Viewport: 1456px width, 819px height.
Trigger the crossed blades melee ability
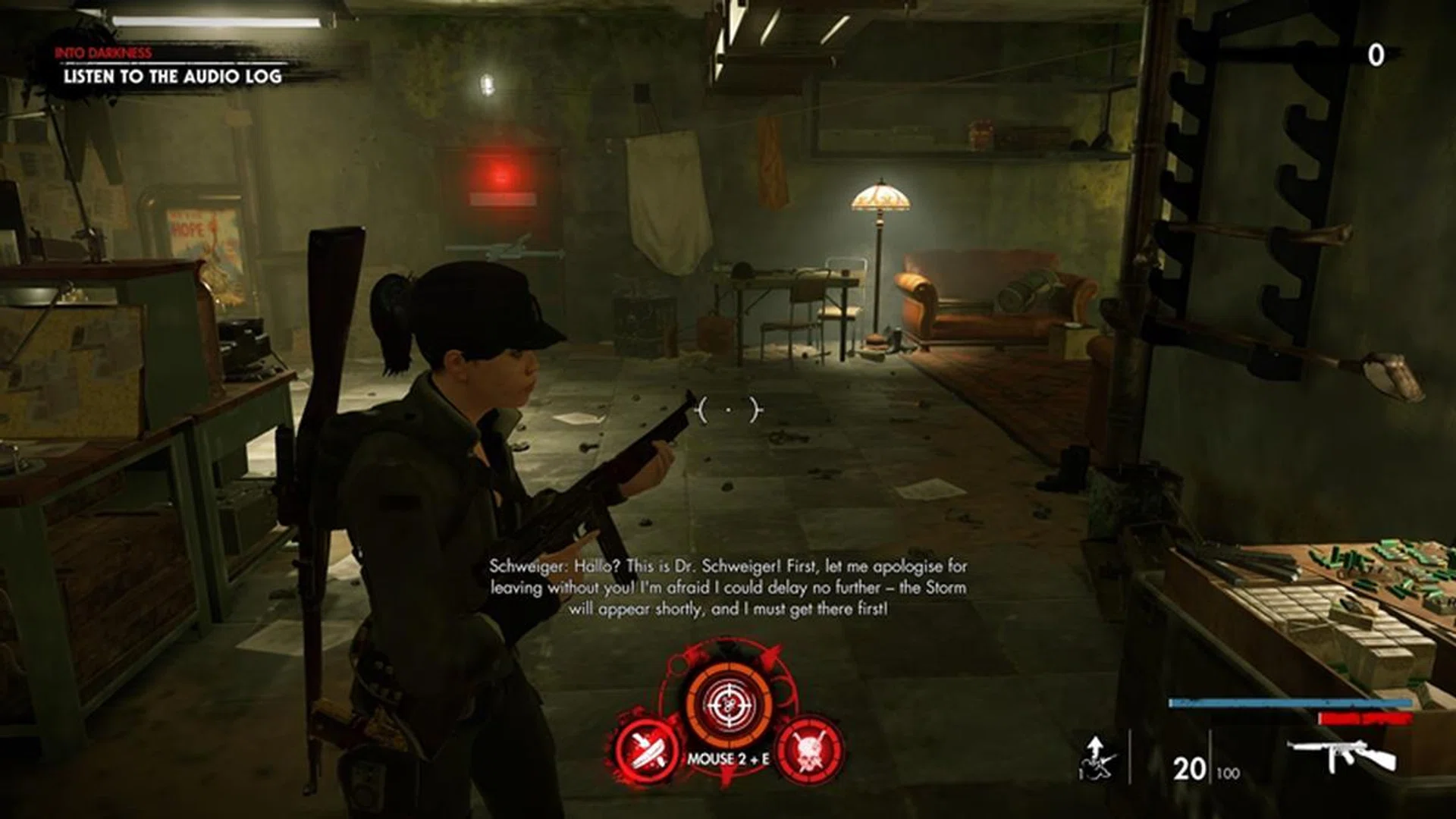(645, 750)
